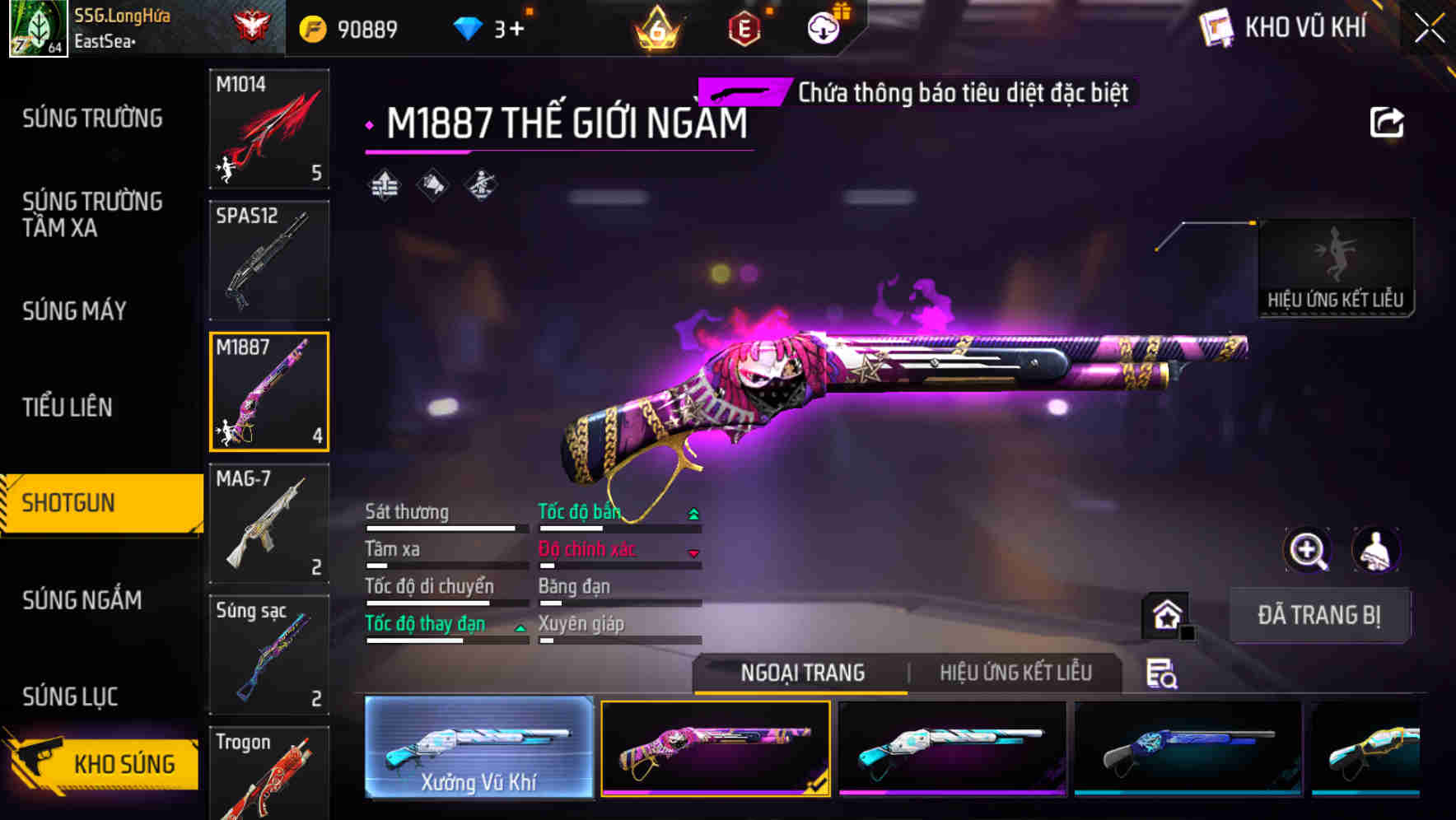
Task: Open the cloud download gift icon in top bar
Action: point(824,27)
